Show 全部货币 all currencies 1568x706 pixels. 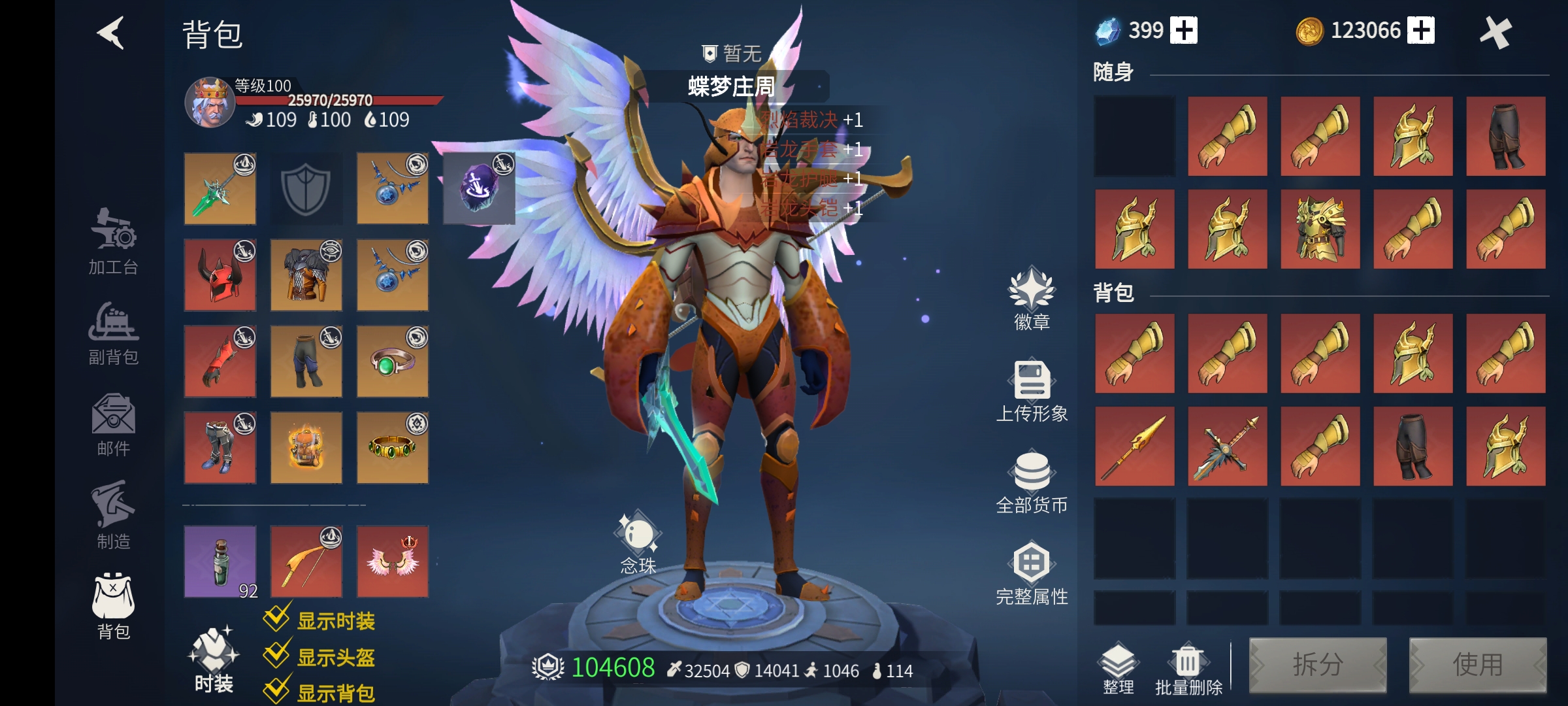(x=1032, y=482)
